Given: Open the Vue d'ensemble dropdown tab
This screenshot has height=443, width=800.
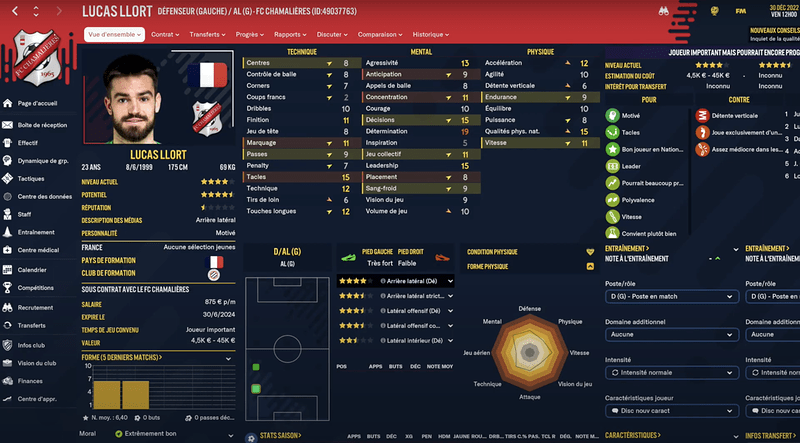Looking at the screenshot, I should [114, 34].
